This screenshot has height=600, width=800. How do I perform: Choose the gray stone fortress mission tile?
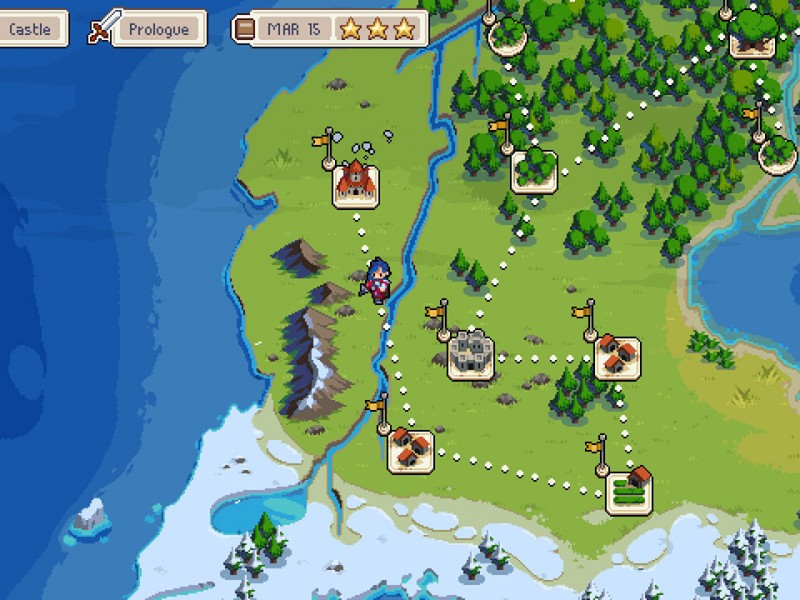[x=470, y=354]
